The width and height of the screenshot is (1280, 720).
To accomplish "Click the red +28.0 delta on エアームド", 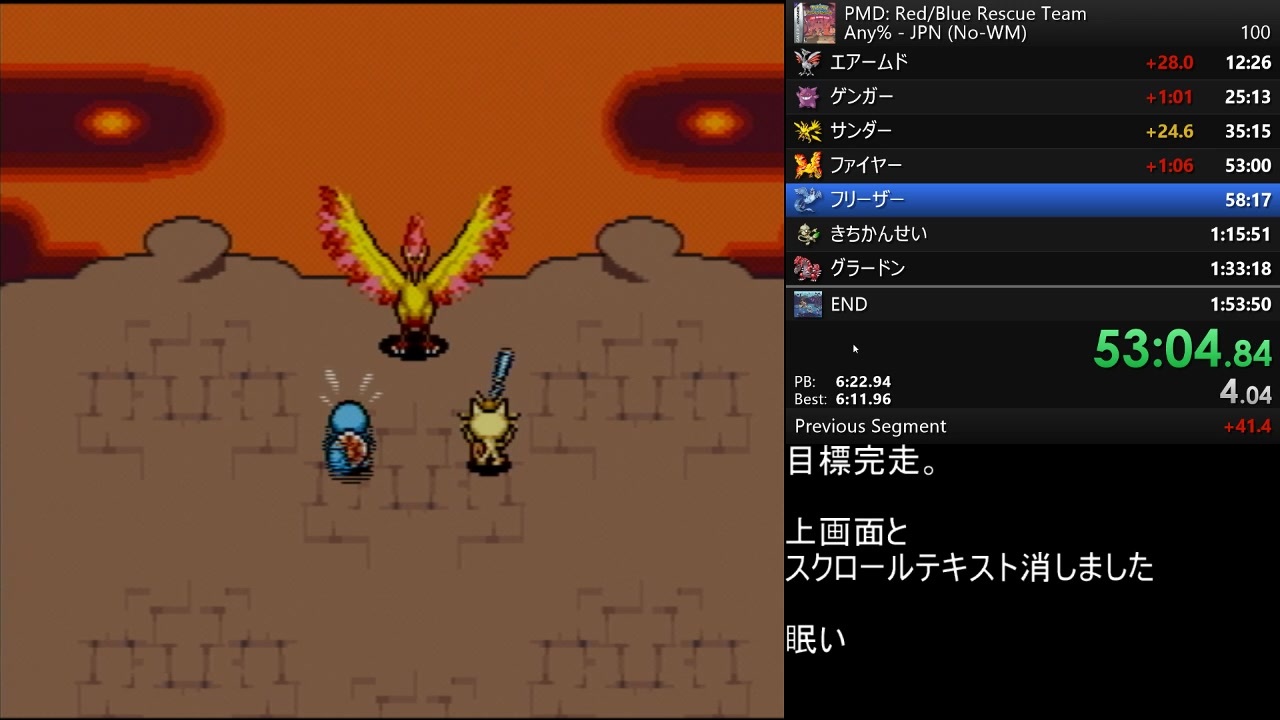I will pos(1170,62).
